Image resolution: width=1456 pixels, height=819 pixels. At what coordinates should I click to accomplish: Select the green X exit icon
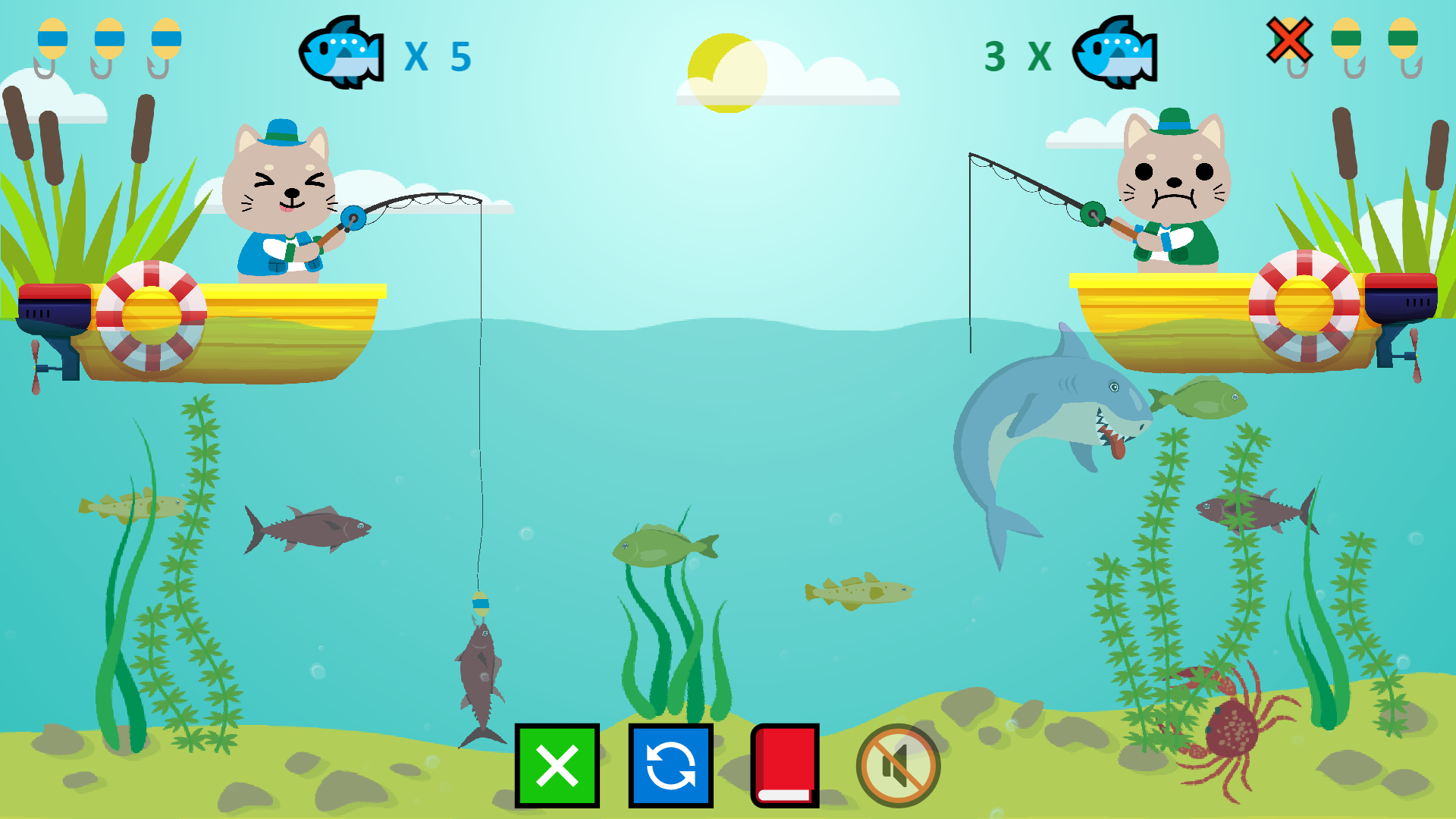(x=557, y=767)
